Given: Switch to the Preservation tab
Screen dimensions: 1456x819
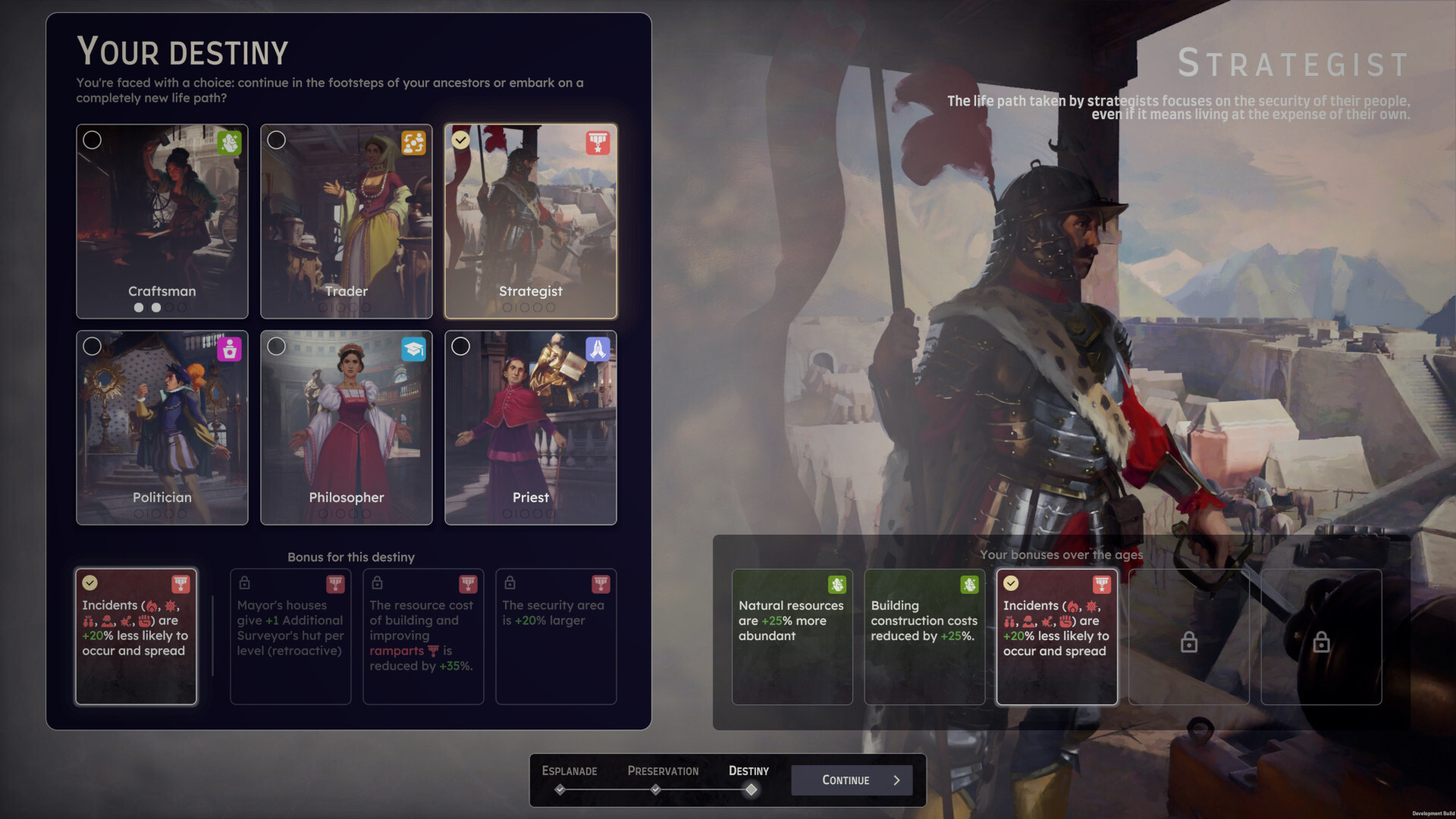Looking at the screenshot, I should pyautogui.click(x=663, y=770).
